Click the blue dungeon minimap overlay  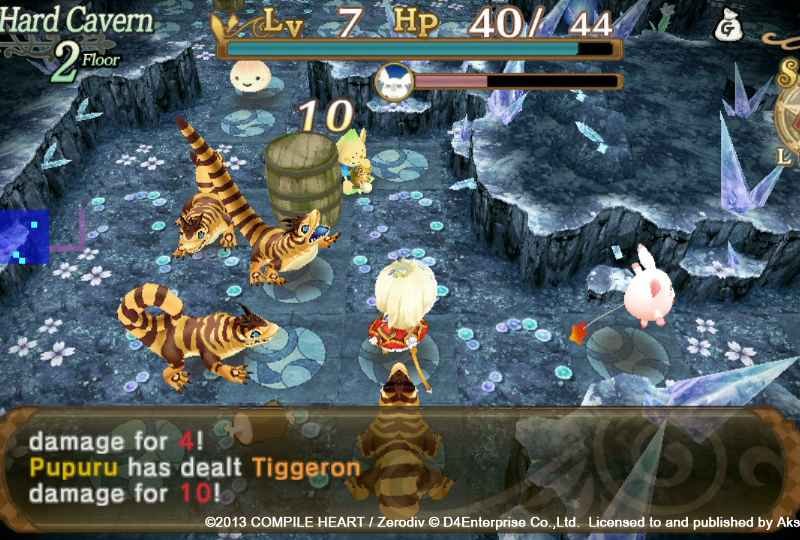pos(24,236)
